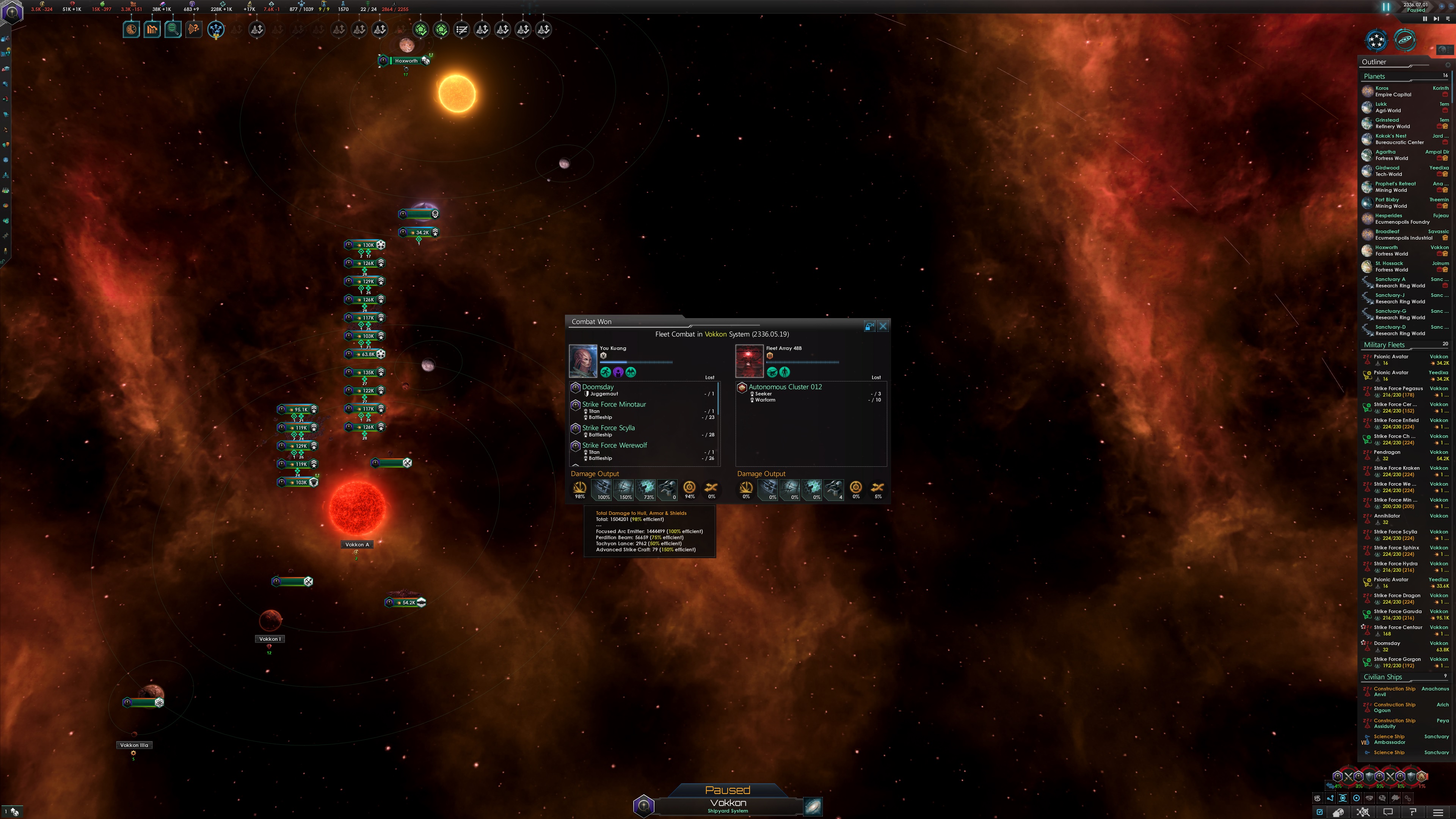Open the chat speech bubble button
Screen dimensions: 1456x819
coord(1388,813)
